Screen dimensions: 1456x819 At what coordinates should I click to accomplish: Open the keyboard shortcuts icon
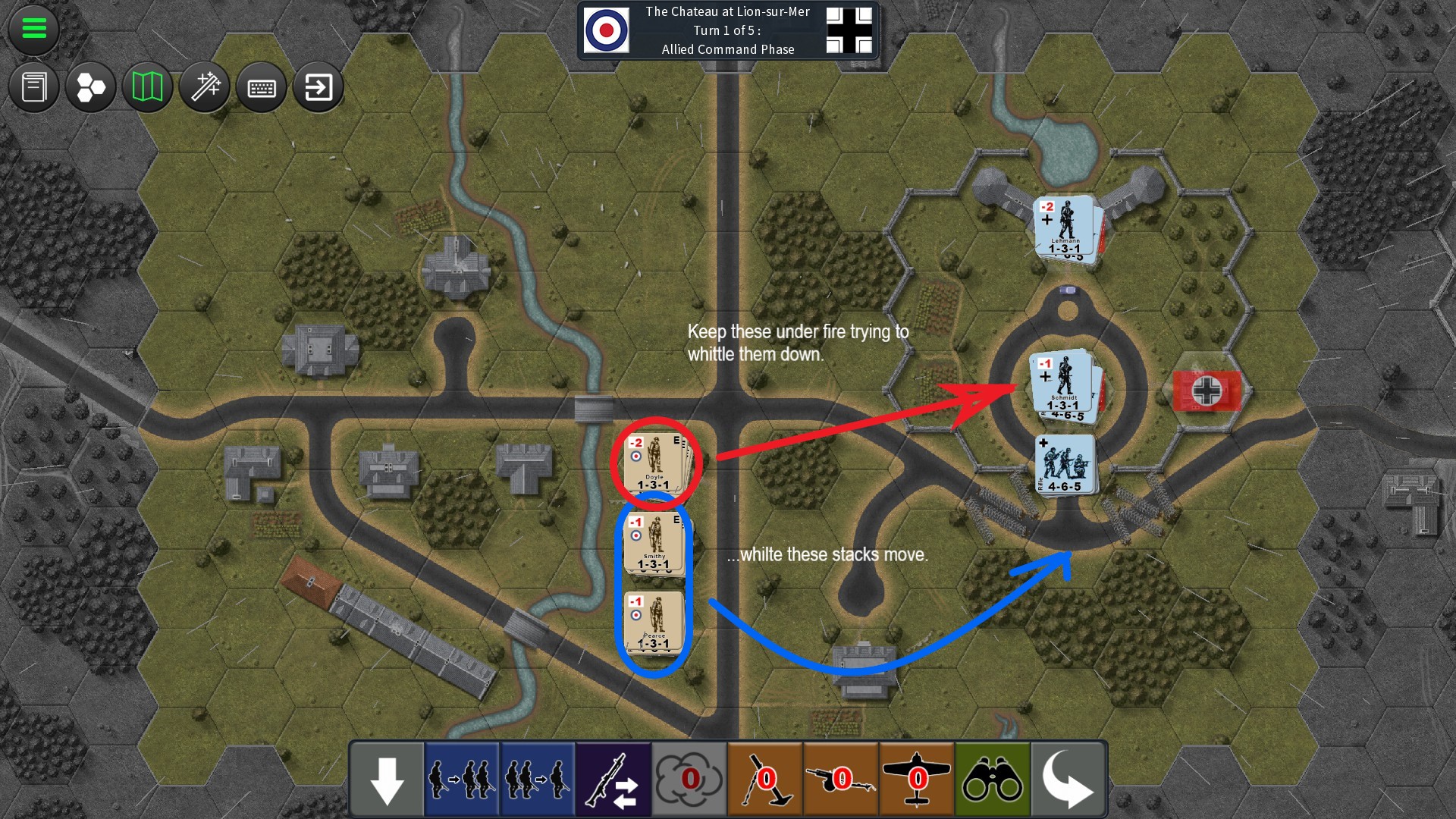click(262, 87)
